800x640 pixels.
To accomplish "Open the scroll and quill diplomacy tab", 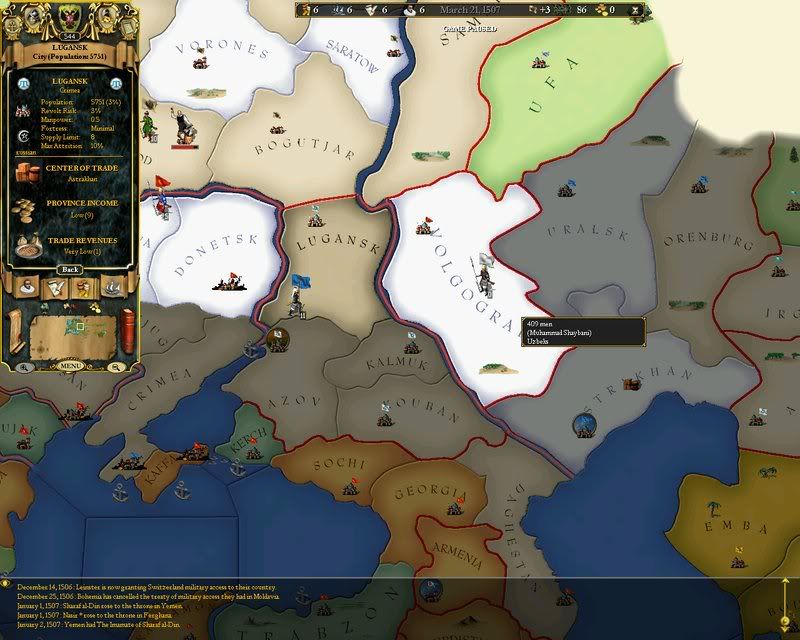I will [56, 290].
